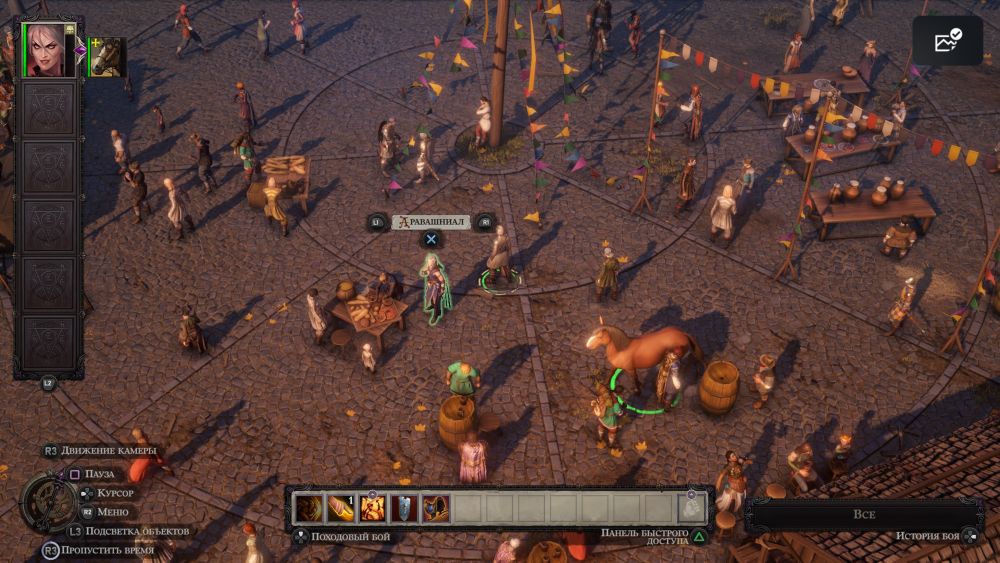
Task: Select the white-haired heroine portrait
Action: tap(49, 50)
